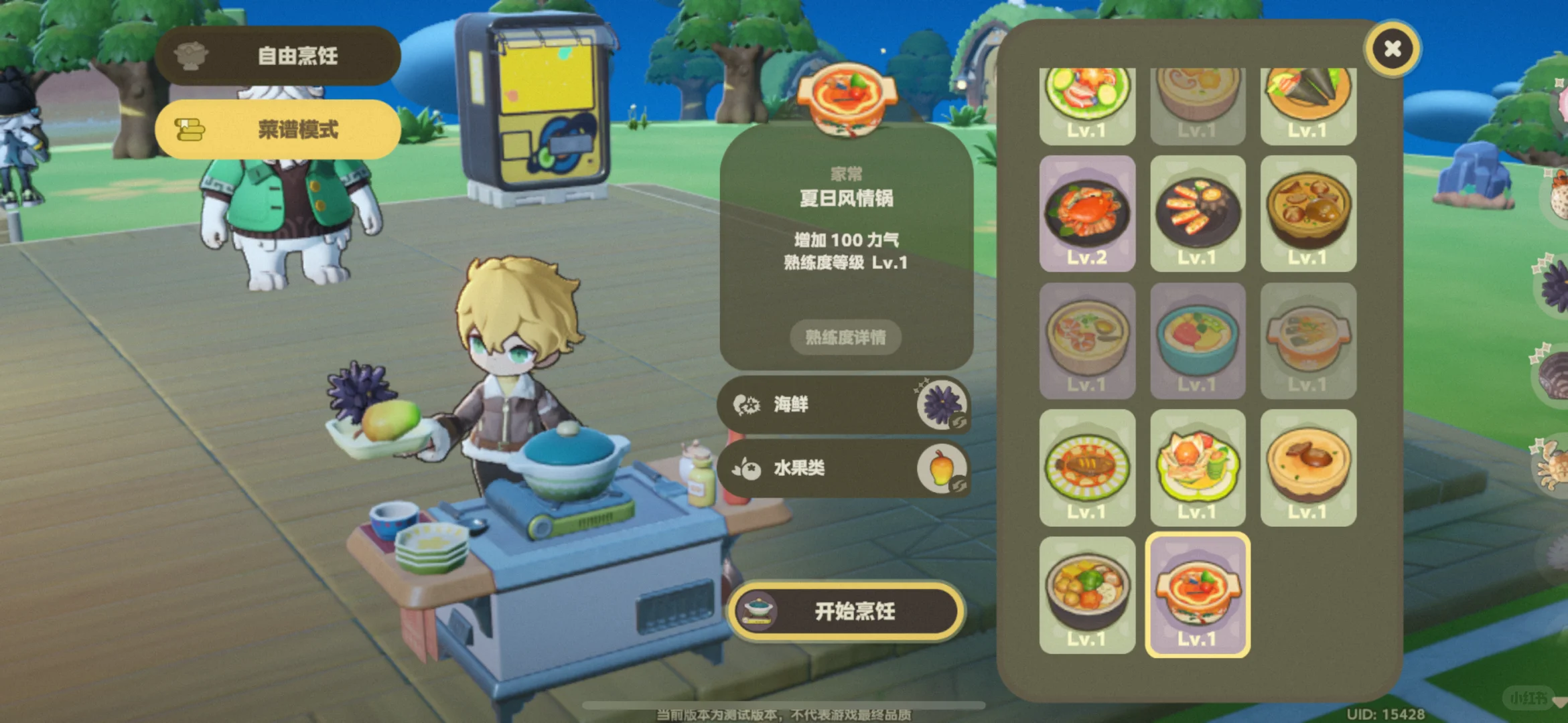The width and height of the screenshot is (1568, 723).
Task: Select the seafood salad recipe in the top row
Action: tap(1086, 97)
